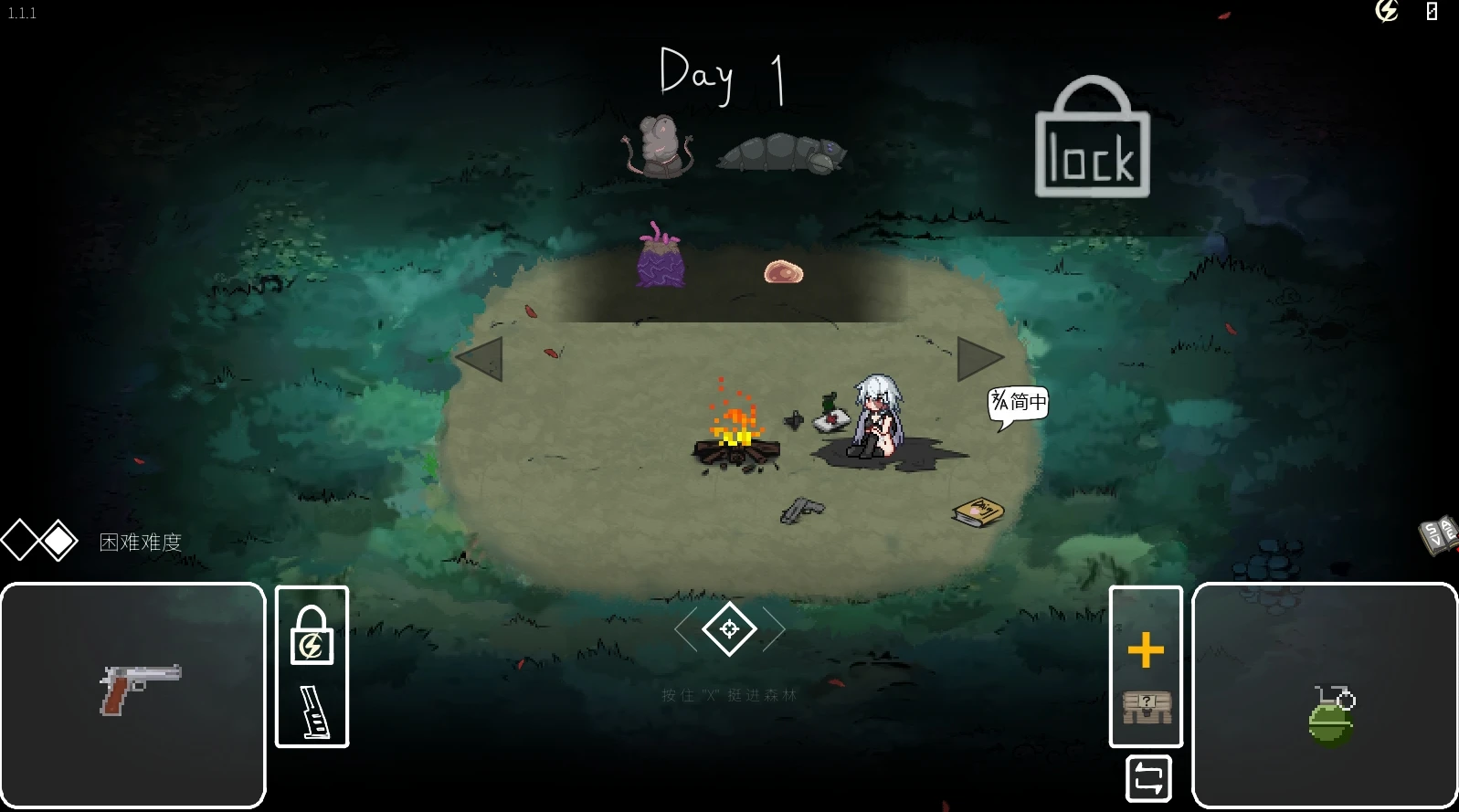The image size is (1459, 812).
Task: Click the large lock icon
Action: tap(1092, 139)
